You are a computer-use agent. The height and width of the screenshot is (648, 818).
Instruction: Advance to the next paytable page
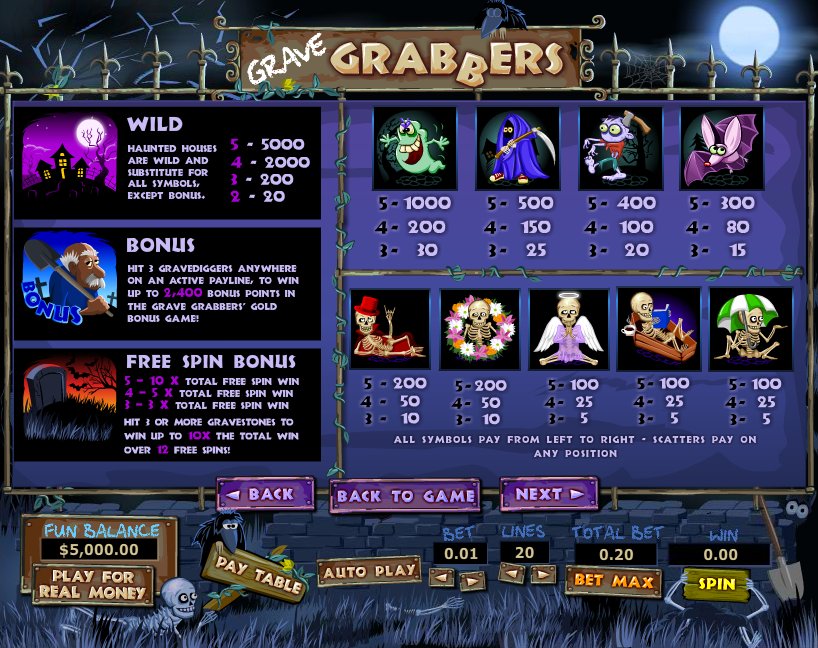[548, 494]
